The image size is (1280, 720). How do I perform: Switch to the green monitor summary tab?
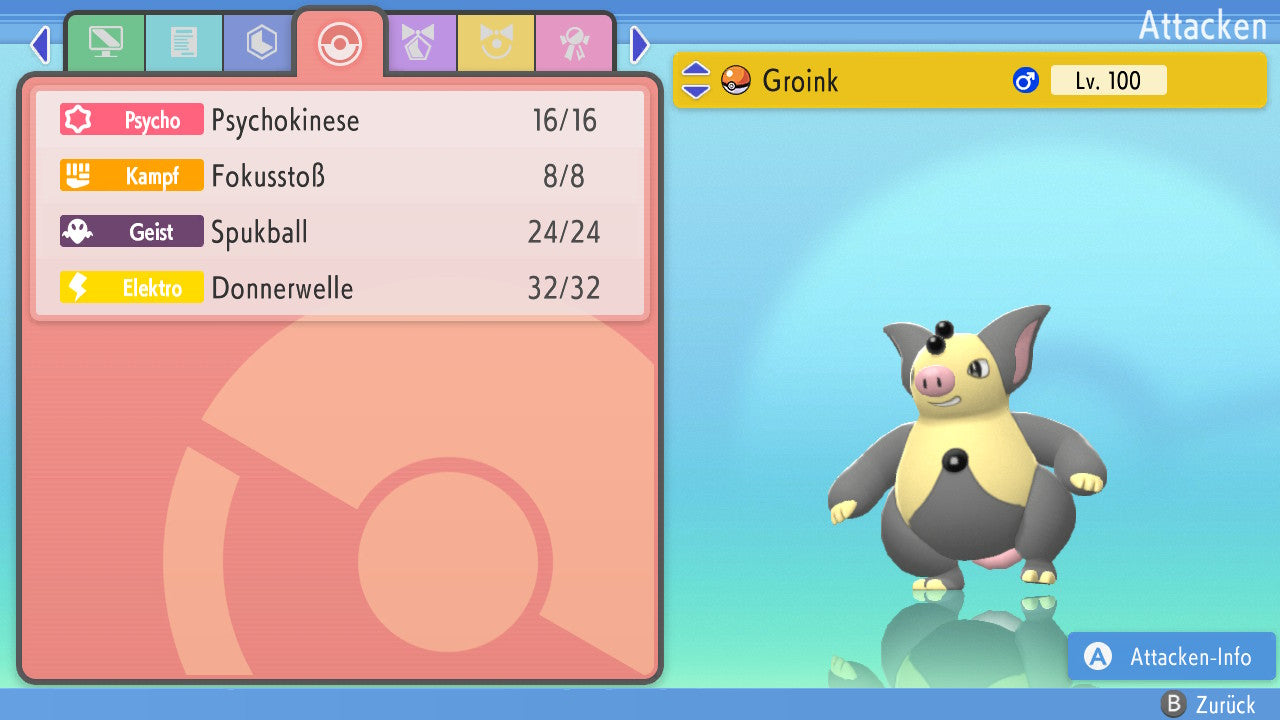[x=105, y=43]
